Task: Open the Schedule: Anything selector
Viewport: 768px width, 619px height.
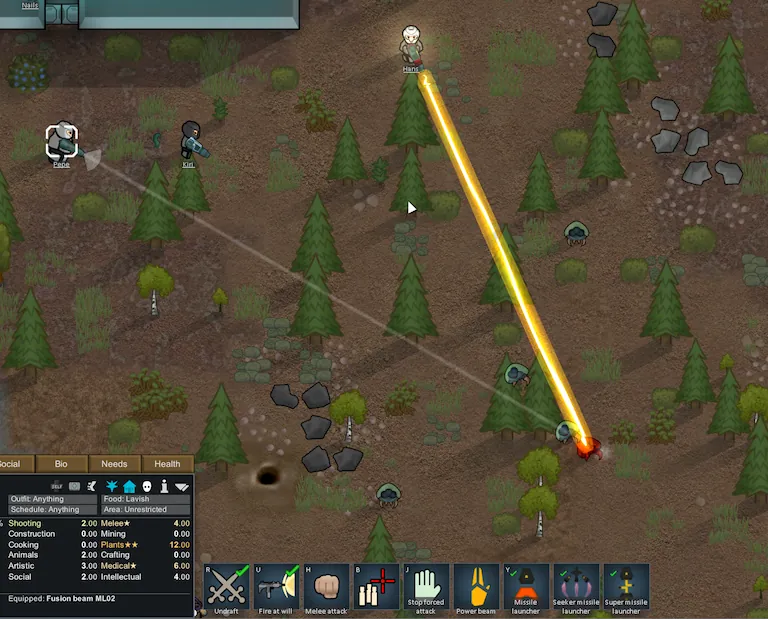Action: point(50,510)
